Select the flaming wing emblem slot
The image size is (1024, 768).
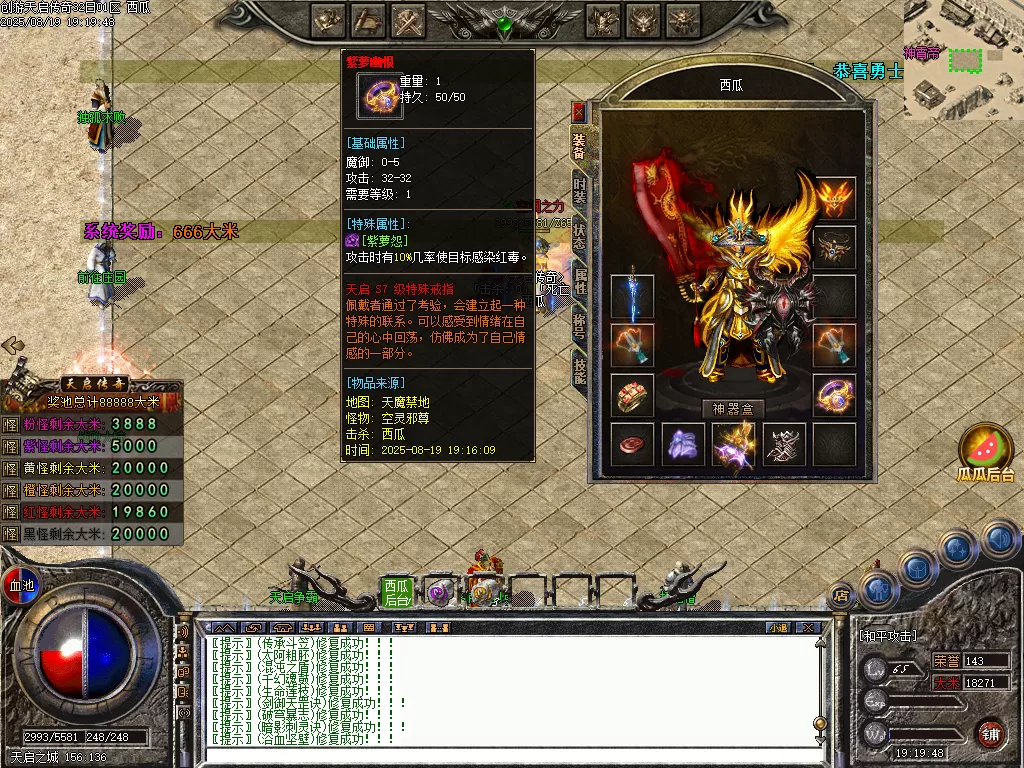tap(834, 198)
